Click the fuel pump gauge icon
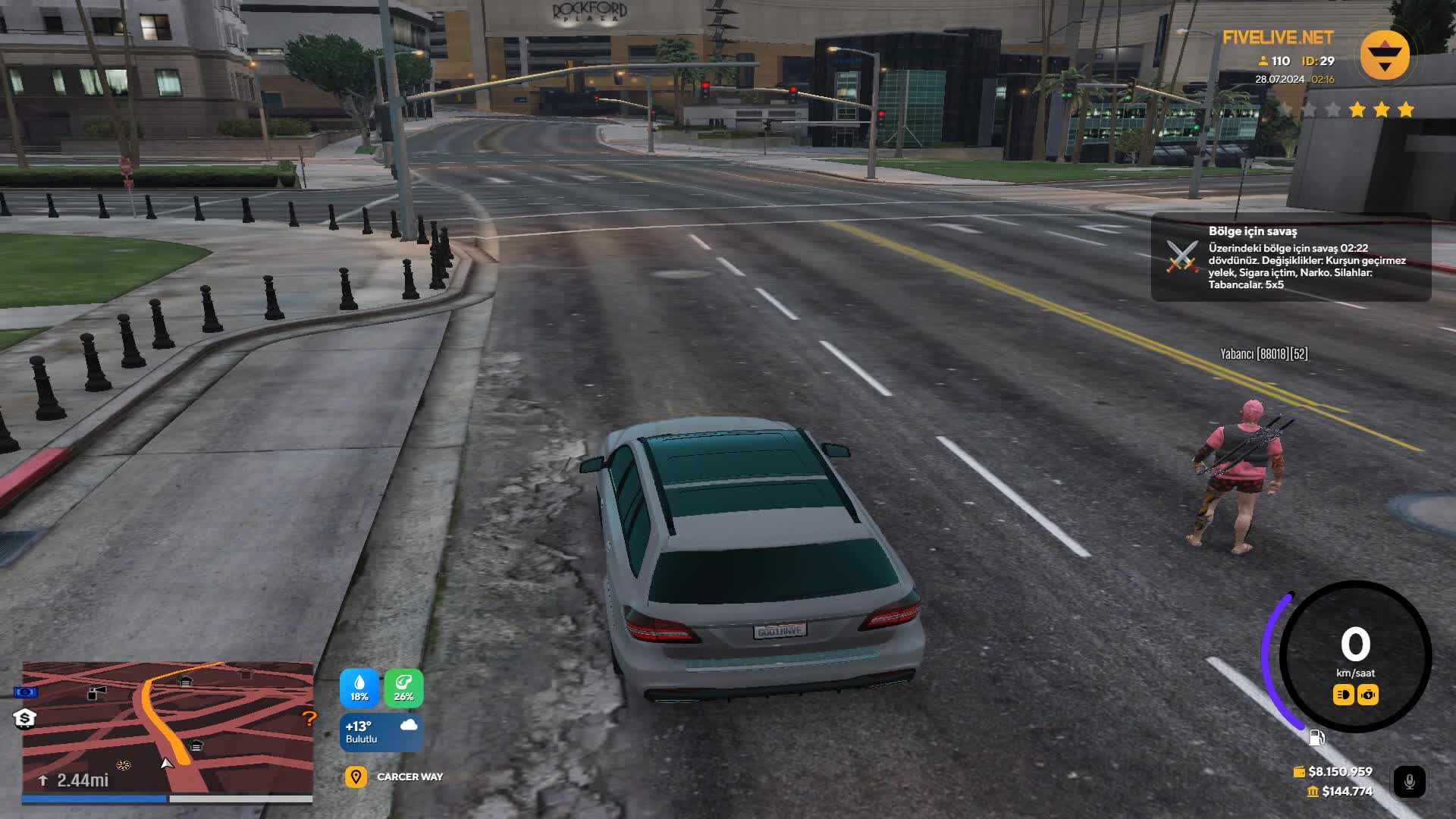 click(x=1316, y=737)
